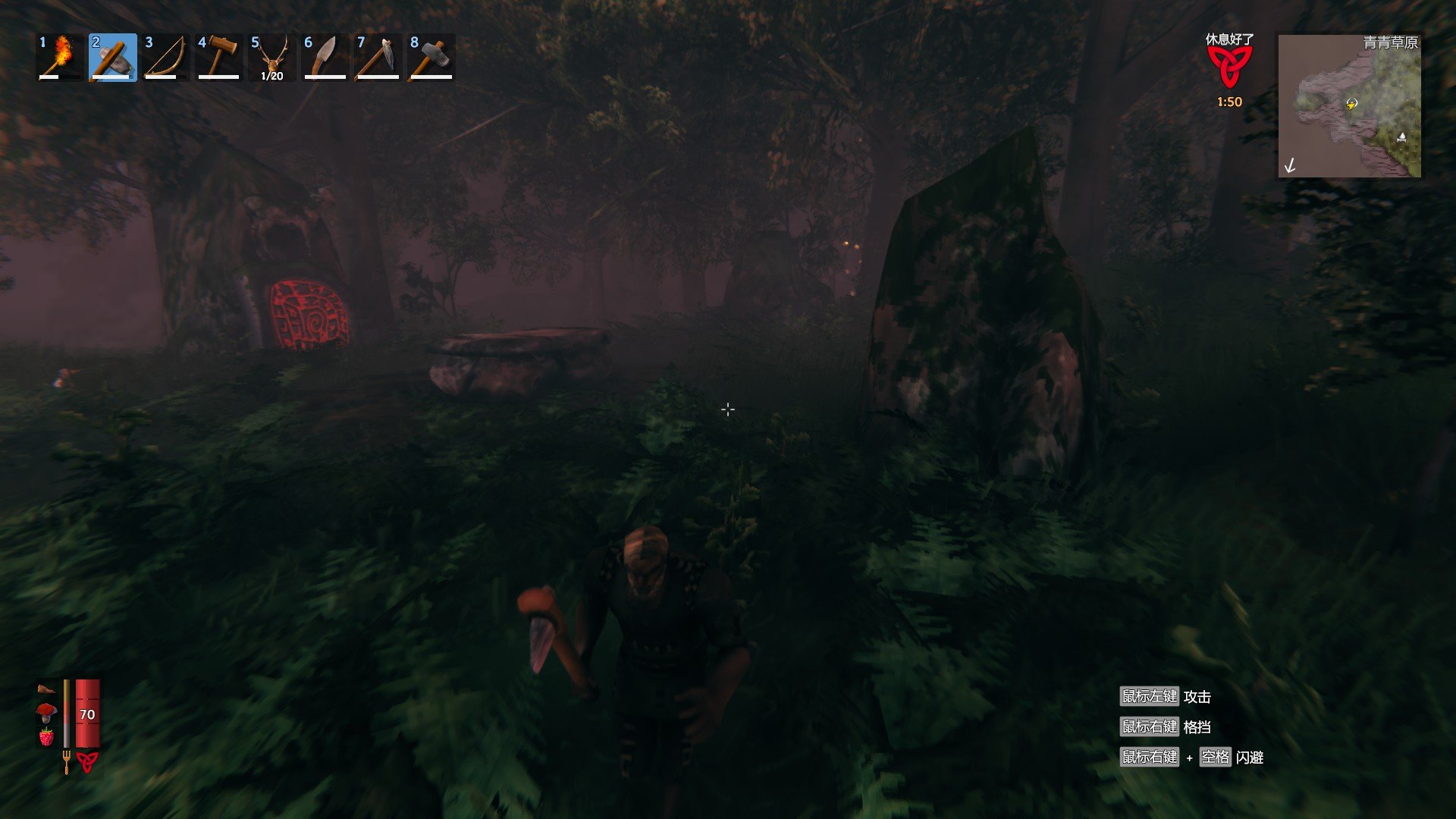Click the cooked meat food icon

[46, 689]
